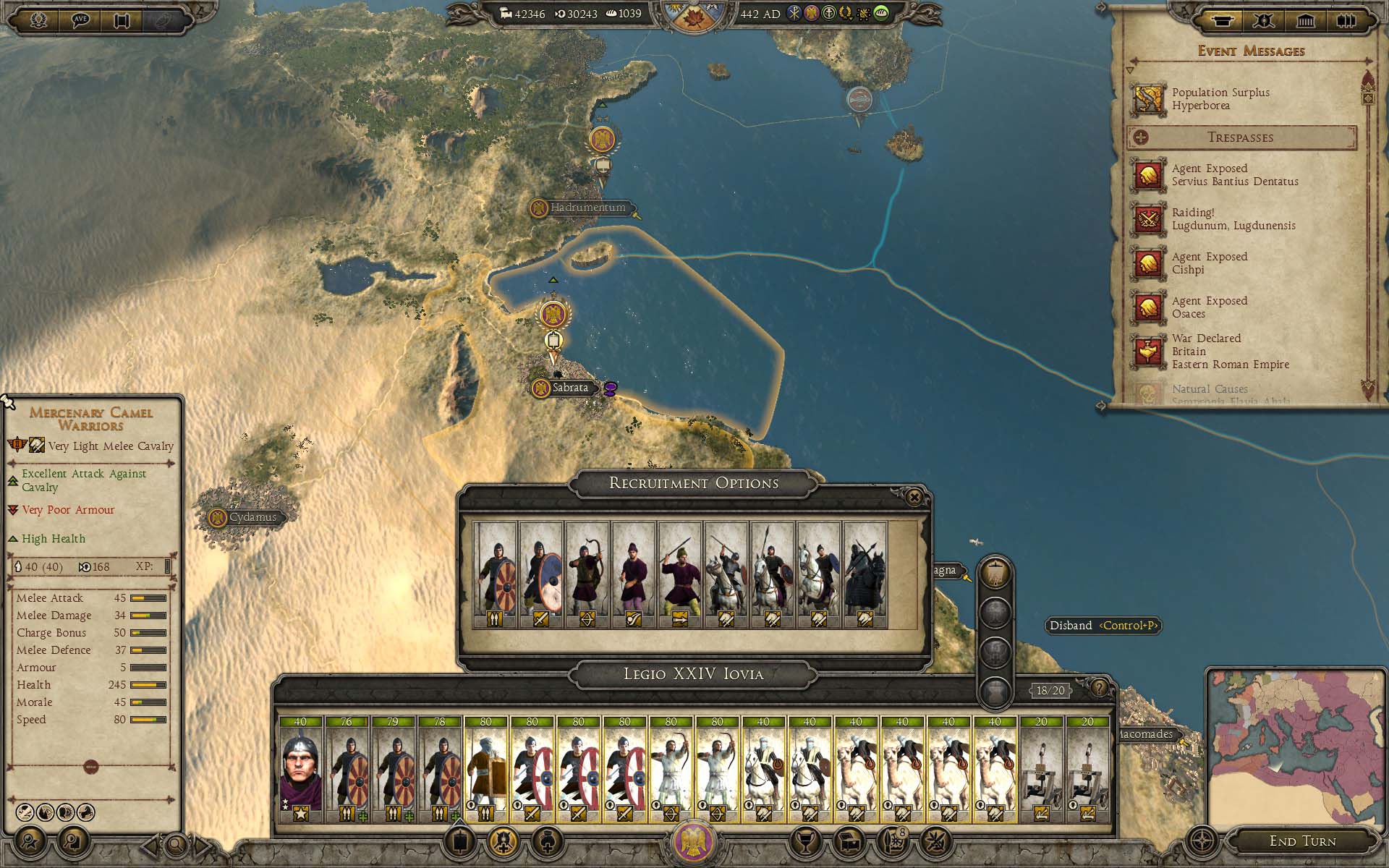Open the magnifying glass search button
This screenshot has height=868, width=1389.
[x=176, y=843]
